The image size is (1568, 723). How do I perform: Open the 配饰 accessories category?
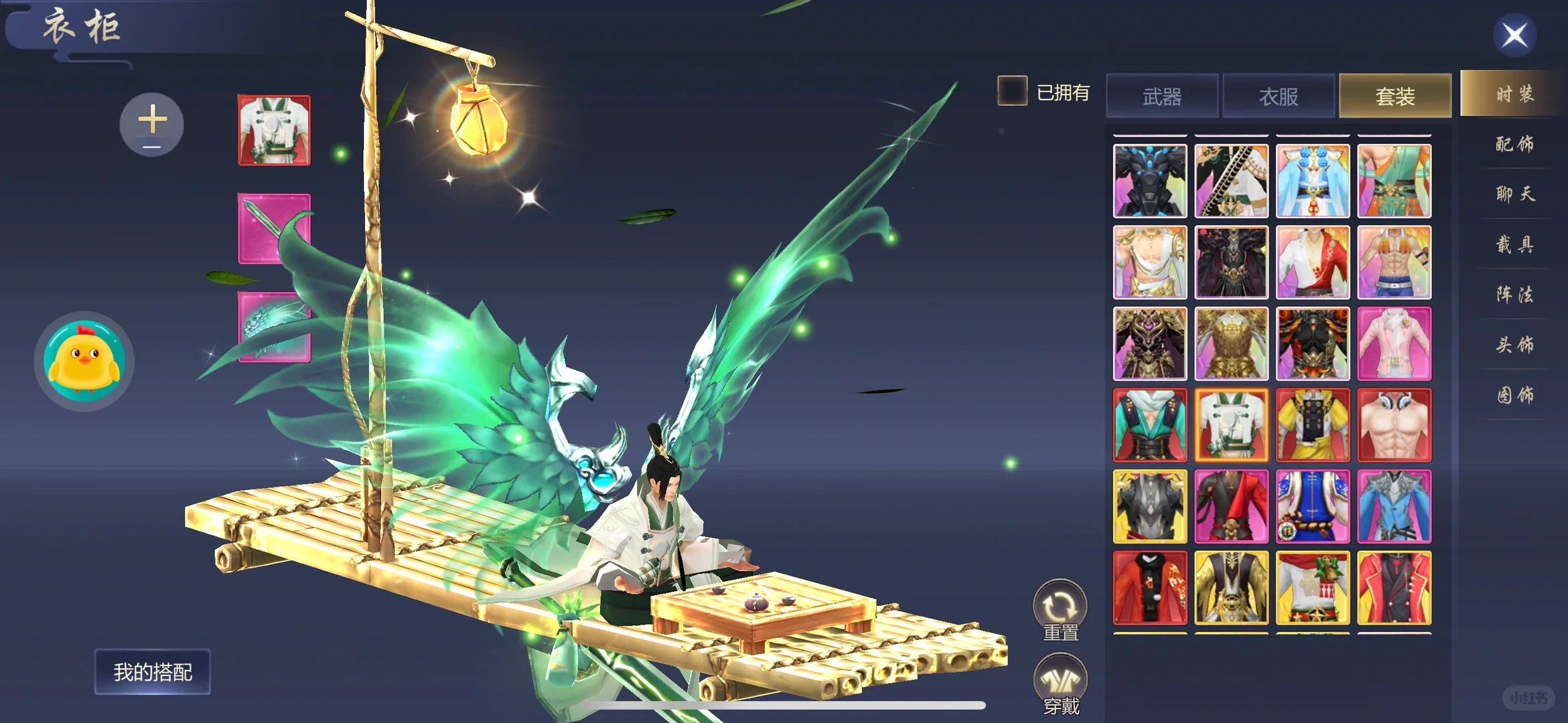coord(1514,144)
